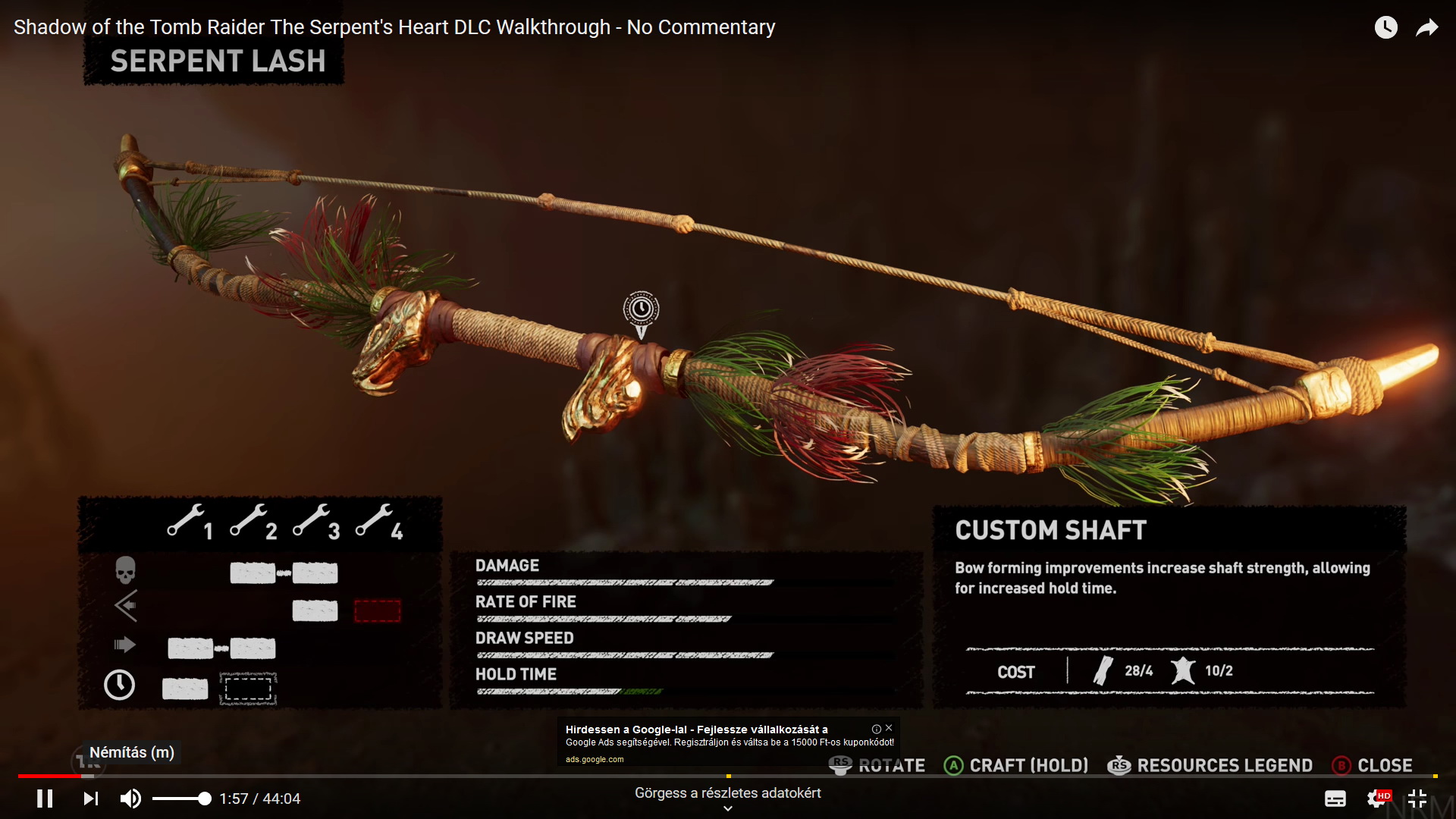Choose the white rate of fire upgrade slot
Viewport: 1456px width, 819px height.
pyautogui.click(x=315, y=610)
